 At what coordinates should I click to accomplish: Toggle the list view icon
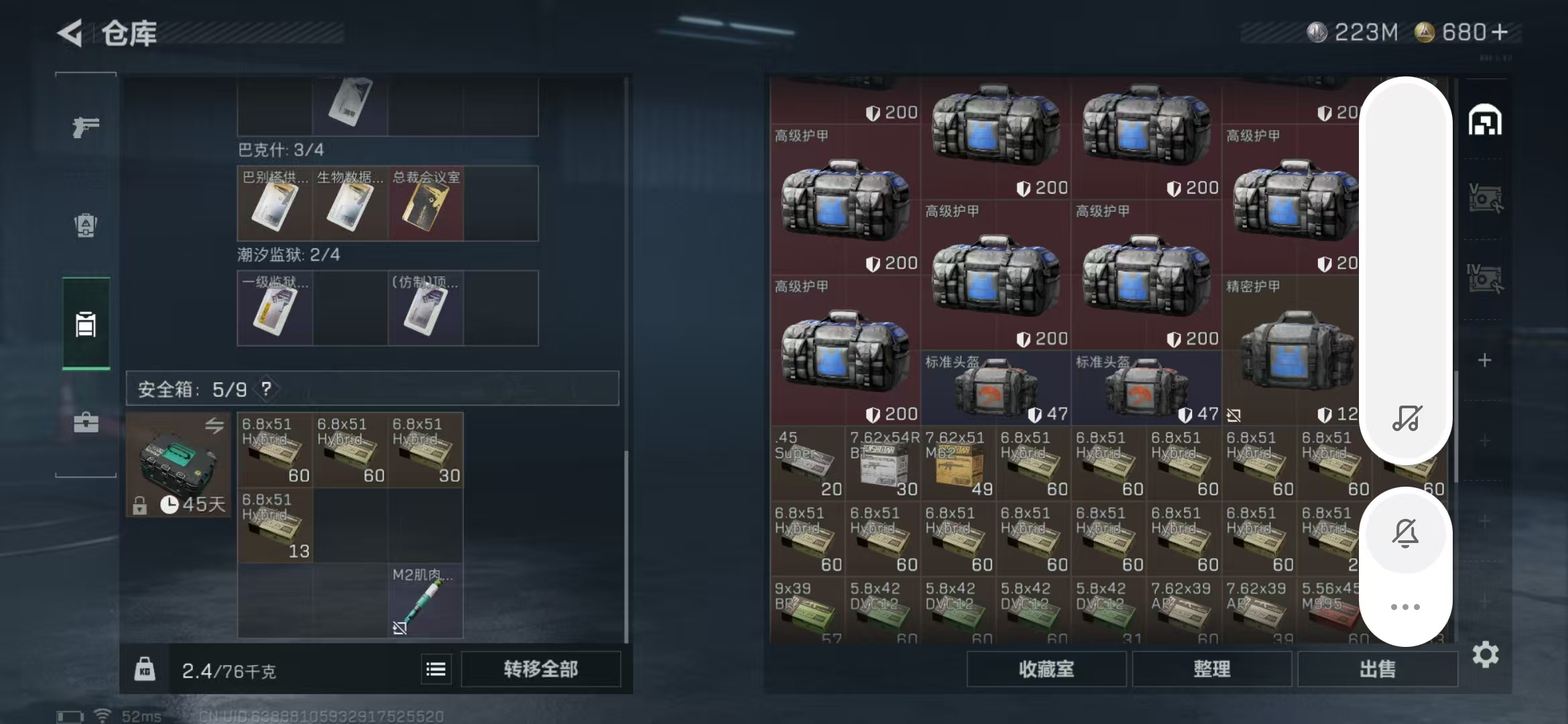click(x=436, y=669)
